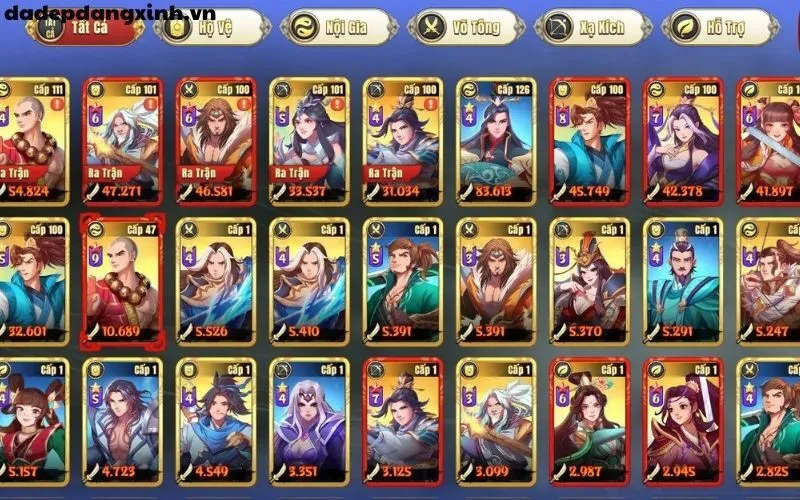
Task: Click the hero card with power 4.723
Action: coord(123,420)
